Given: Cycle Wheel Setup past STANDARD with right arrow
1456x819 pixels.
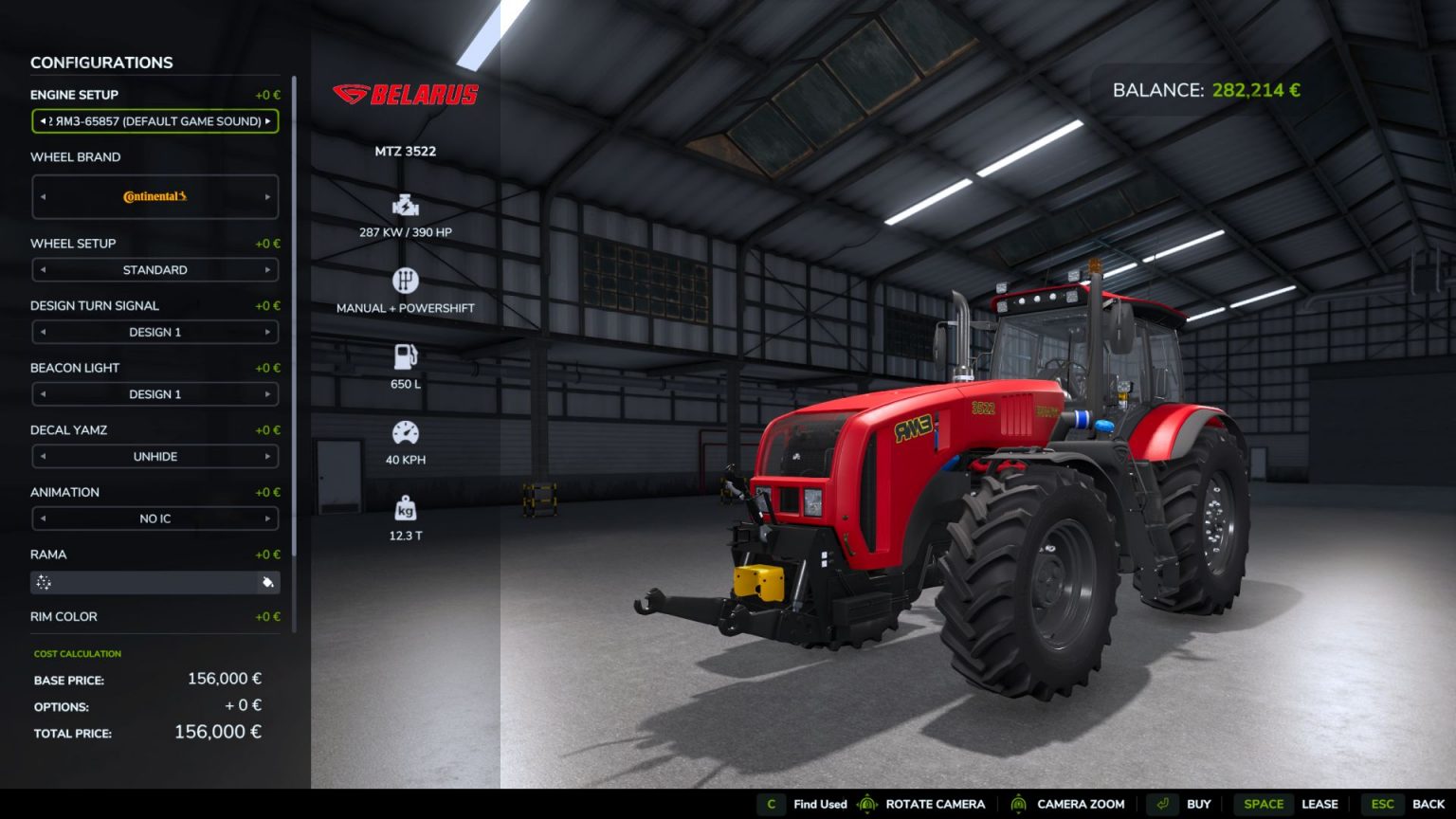Looking at the screenshot, I should pyautogui.click(x=268, y=270).
